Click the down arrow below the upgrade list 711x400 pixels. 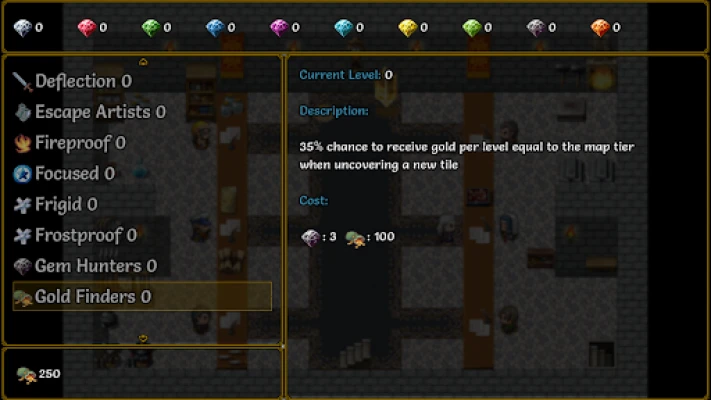(143, 339)
